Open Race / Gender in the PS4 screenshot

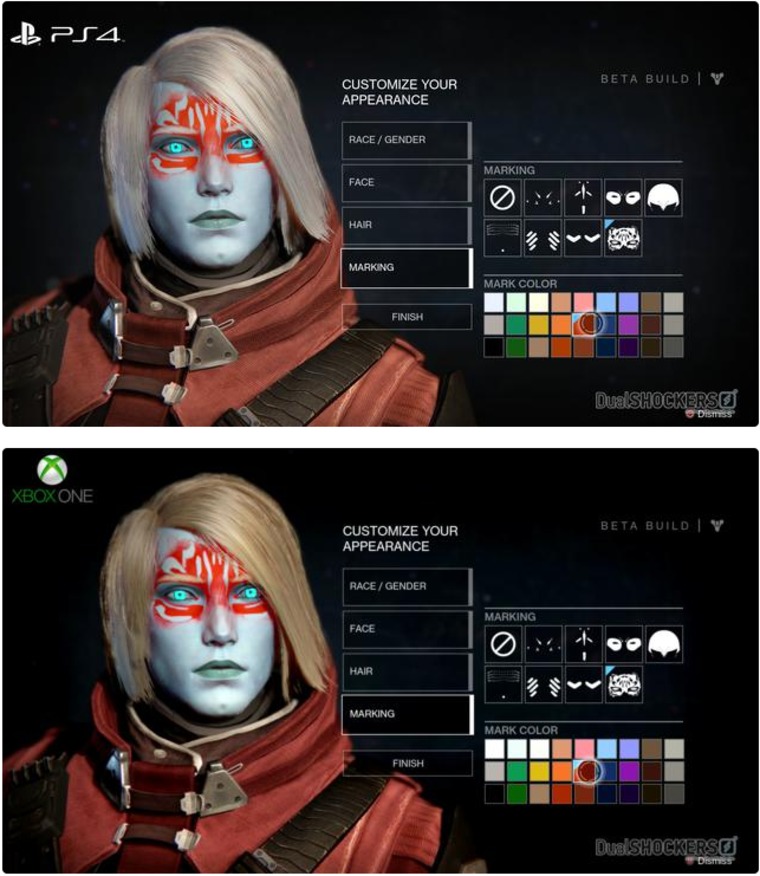[x=405, y=140]
